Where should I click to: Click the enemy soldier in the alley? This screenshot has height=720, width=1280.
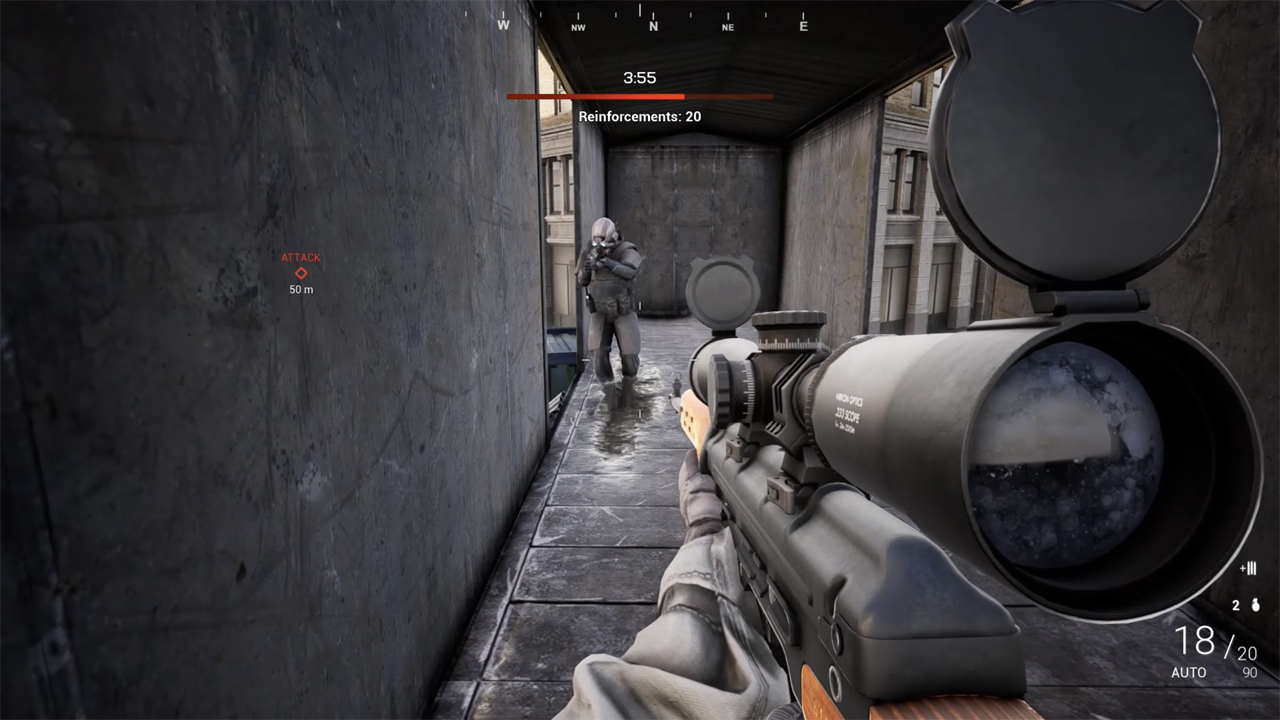(613, 280)
